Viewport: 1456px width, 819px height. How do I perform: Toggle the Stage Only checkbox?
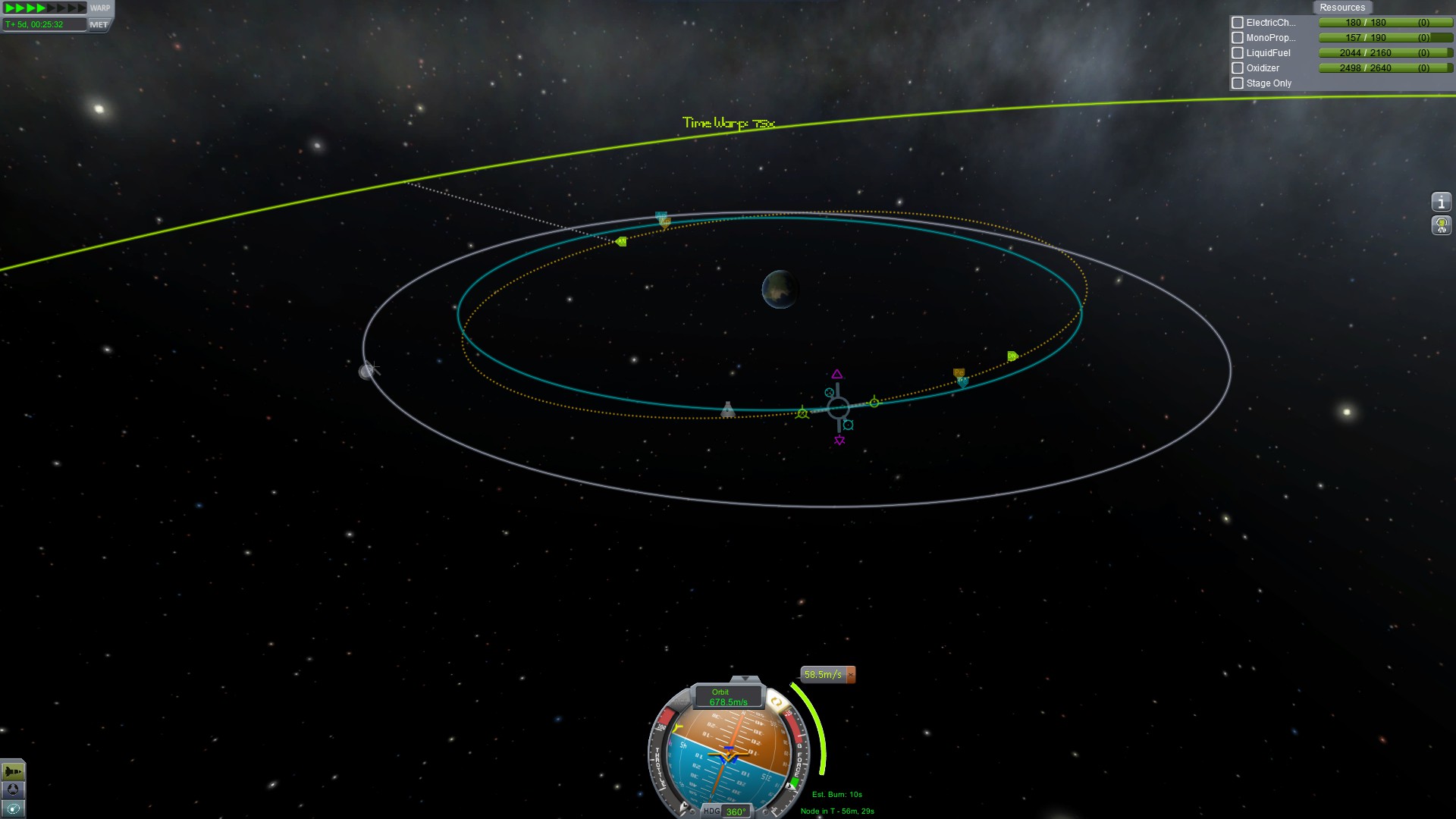[x=1238, y=83]
